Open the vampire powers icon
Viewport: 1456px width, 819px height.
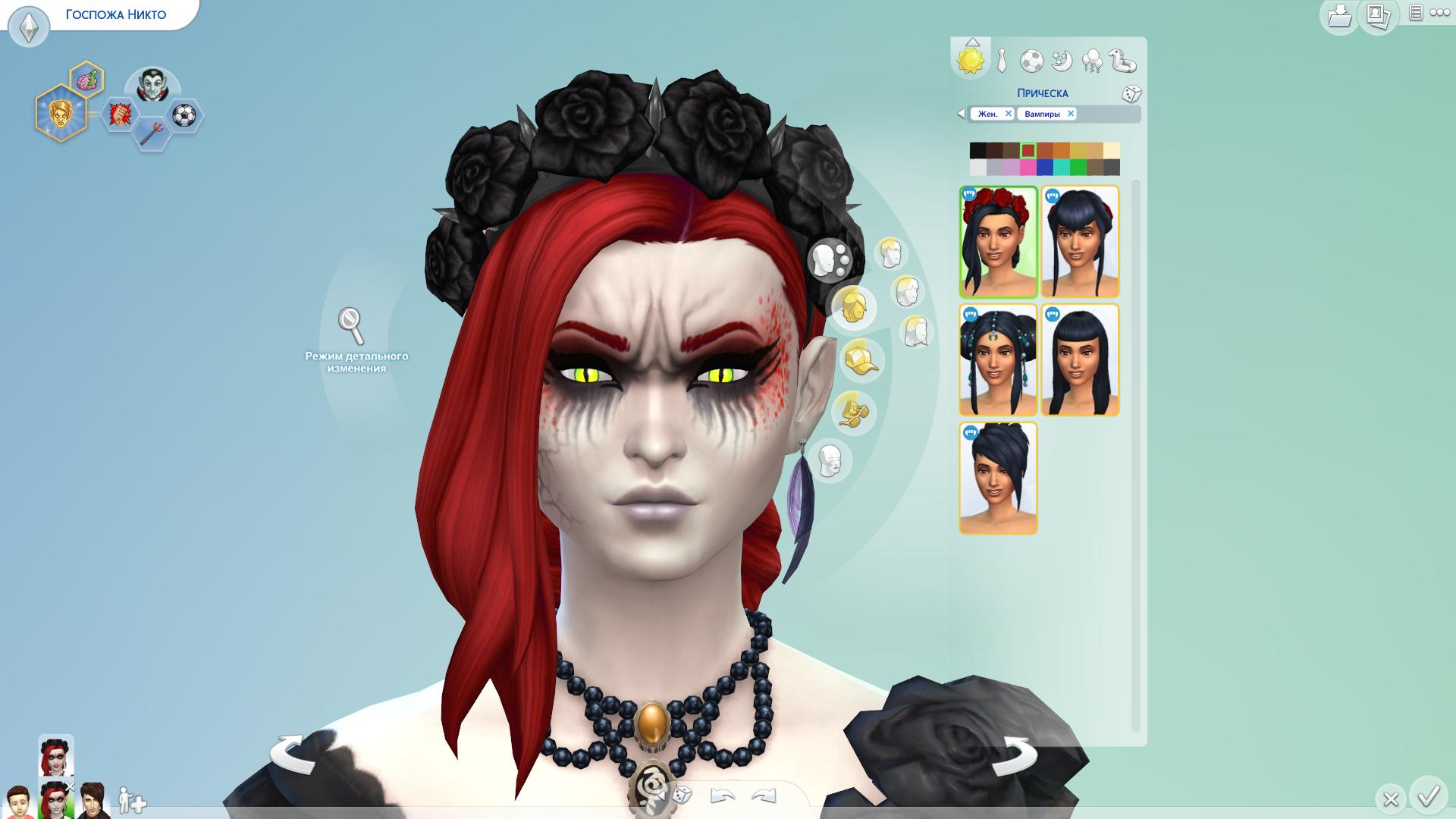click(x=152, y=86)
